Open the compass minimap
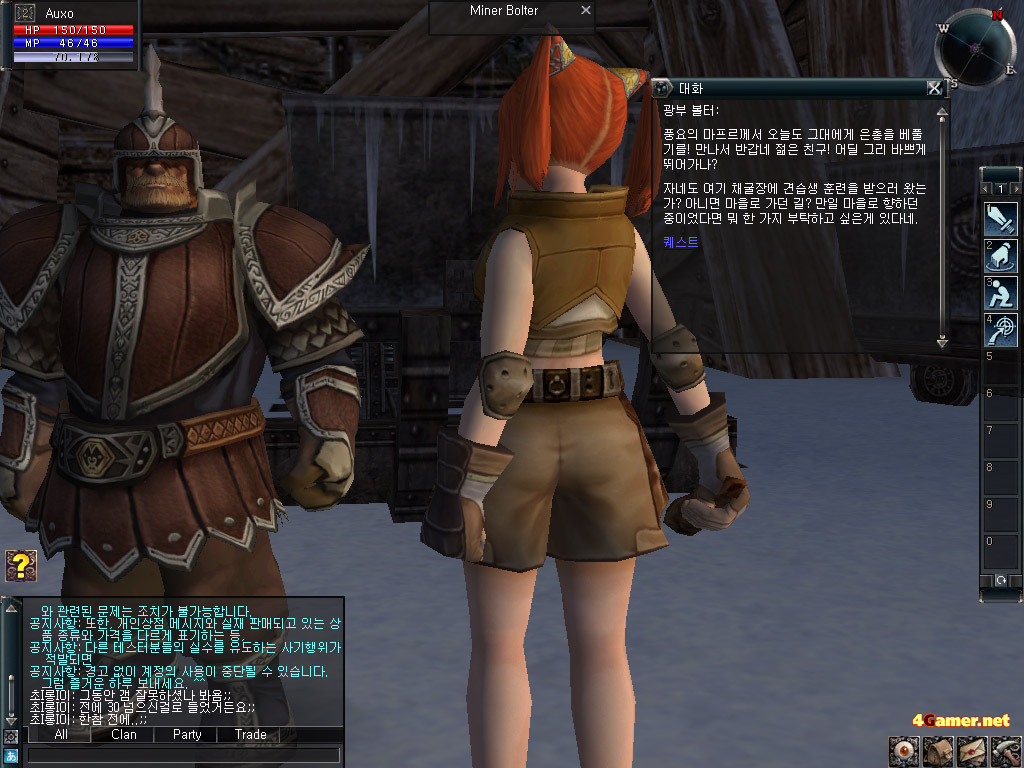 (975, 47)
